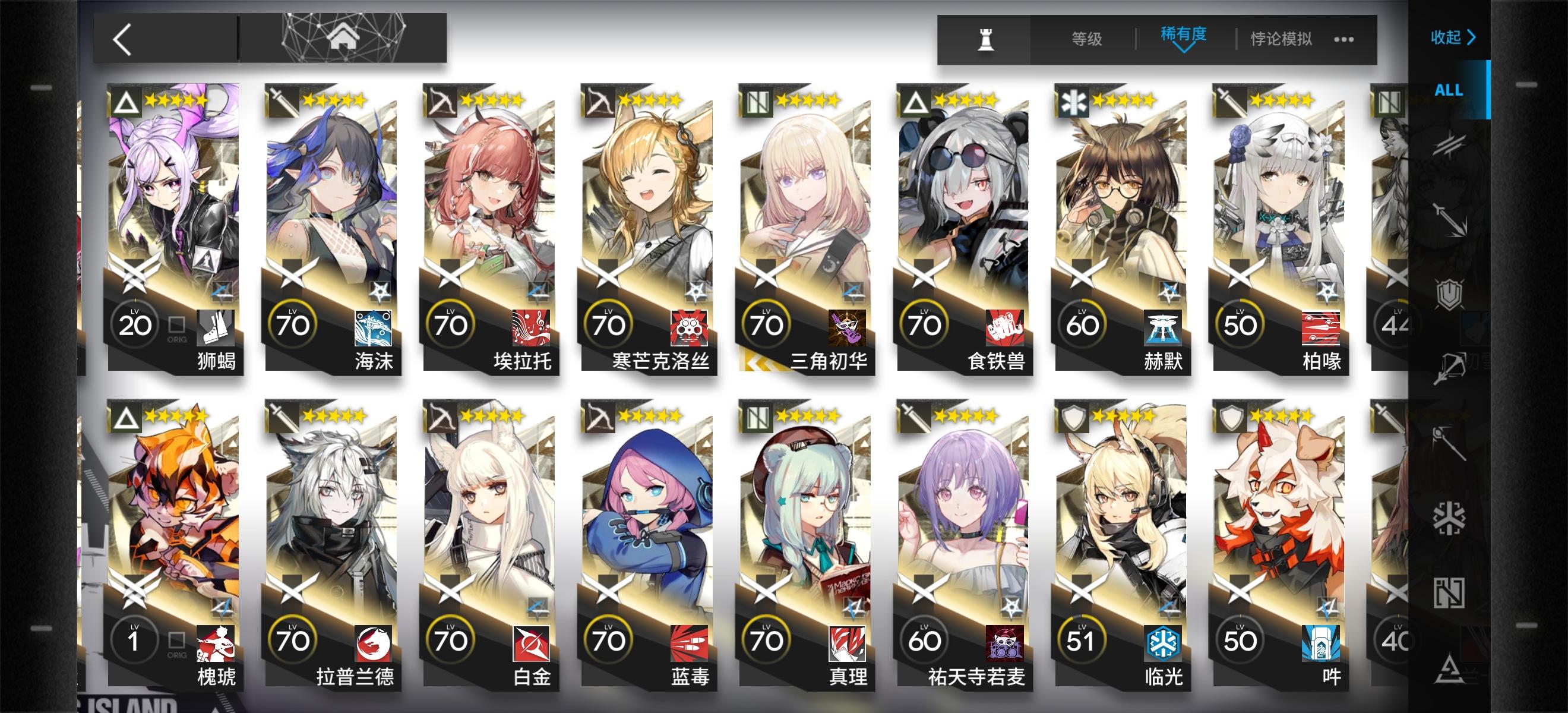Switch sorting to the 等级 tab

[1086, 39]
